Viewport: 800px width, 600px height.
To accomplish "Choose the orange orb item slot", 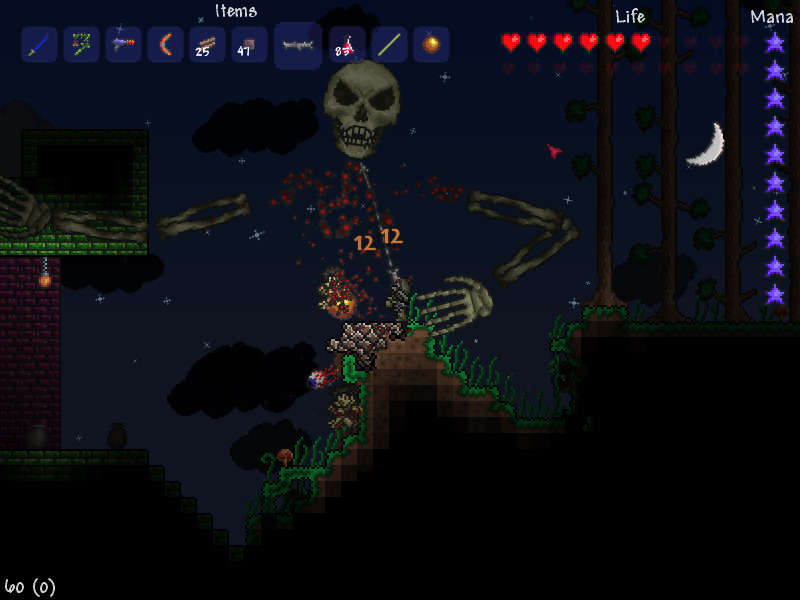I will (431, 45).
